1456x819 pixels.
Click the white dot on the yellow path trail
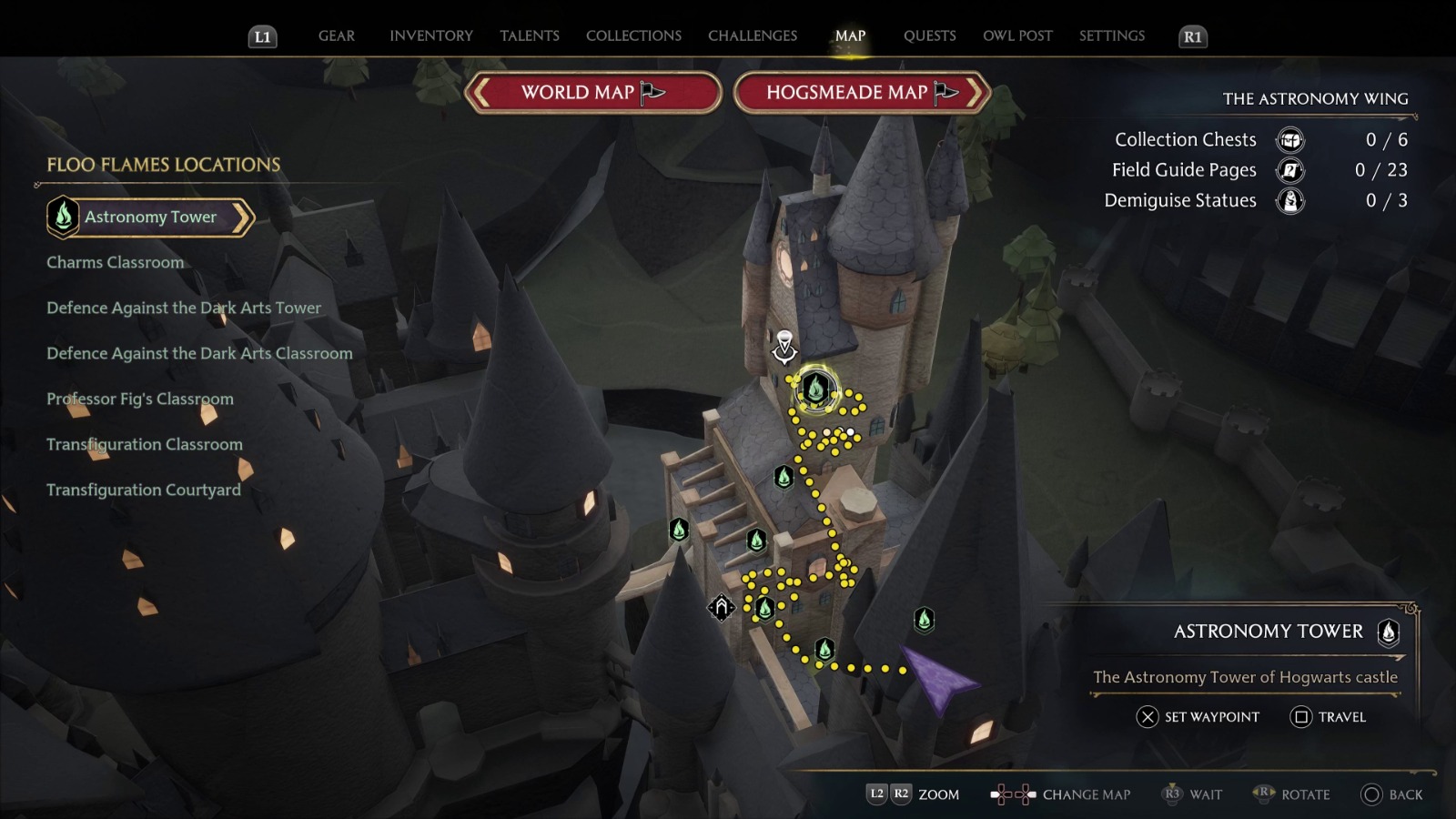tap(851, 430)
